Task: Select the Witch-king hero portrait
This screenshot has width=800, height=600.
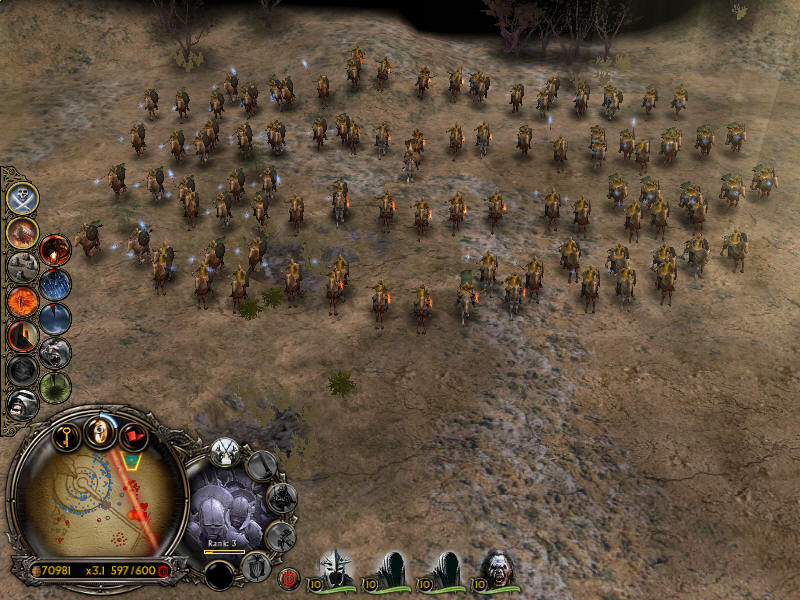Action: [x=338, y=568]
